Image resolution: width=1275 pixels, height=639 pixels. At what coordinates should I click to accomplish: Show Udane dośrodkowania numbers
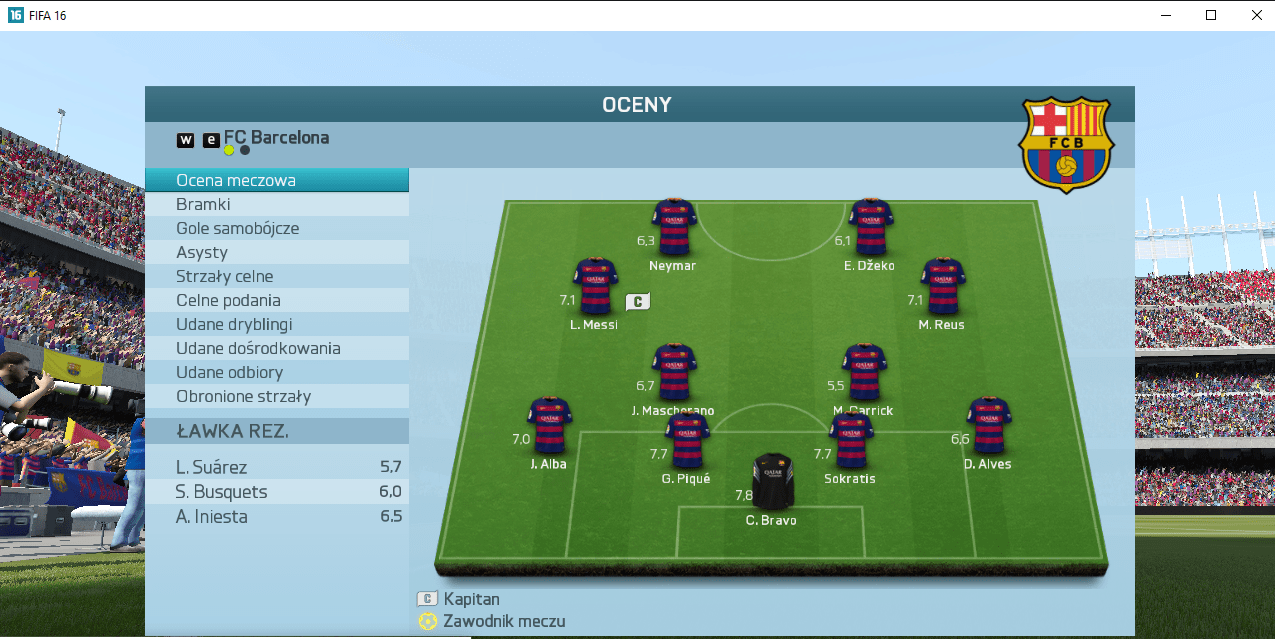point(276,348)
